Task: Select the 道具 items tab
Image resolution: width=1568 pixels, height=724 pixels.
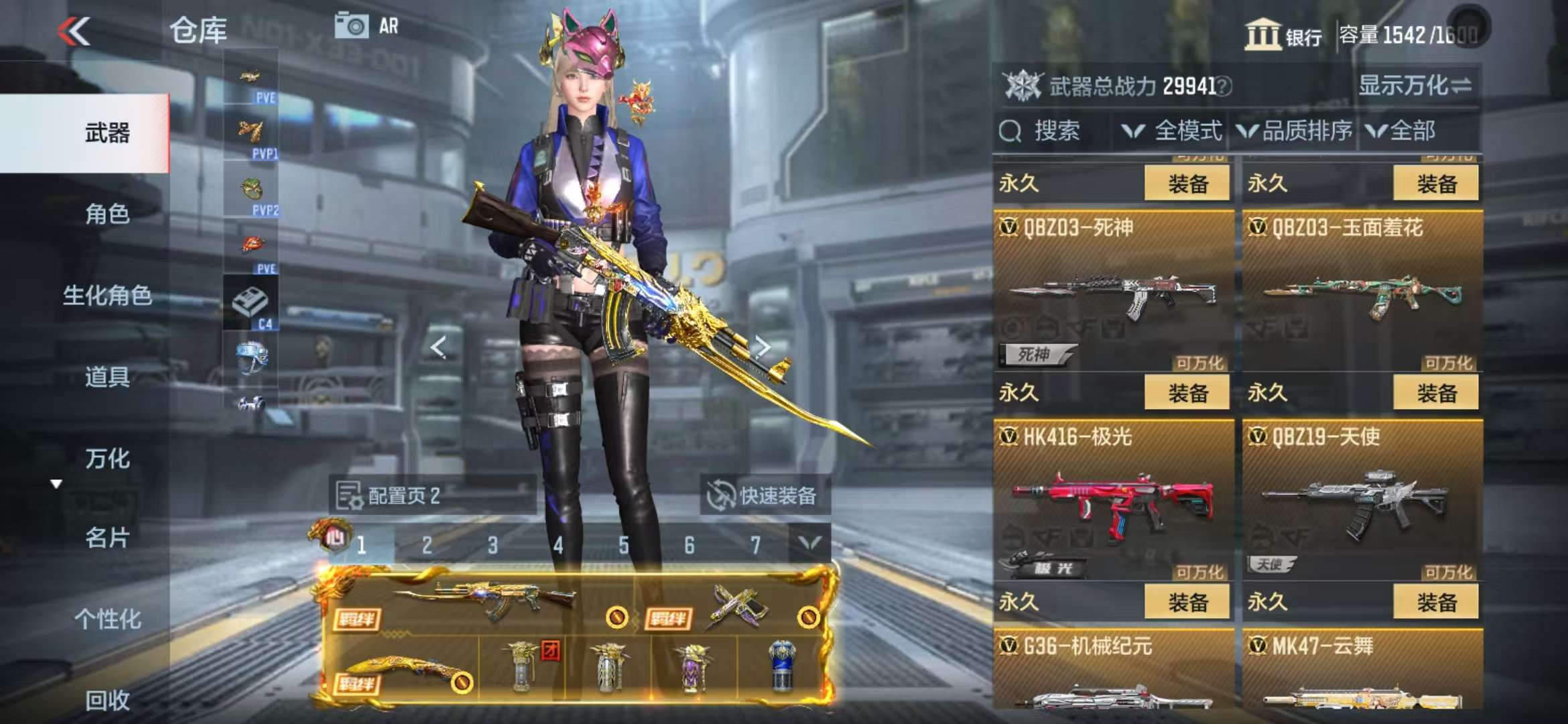Action: coord(107,377)
